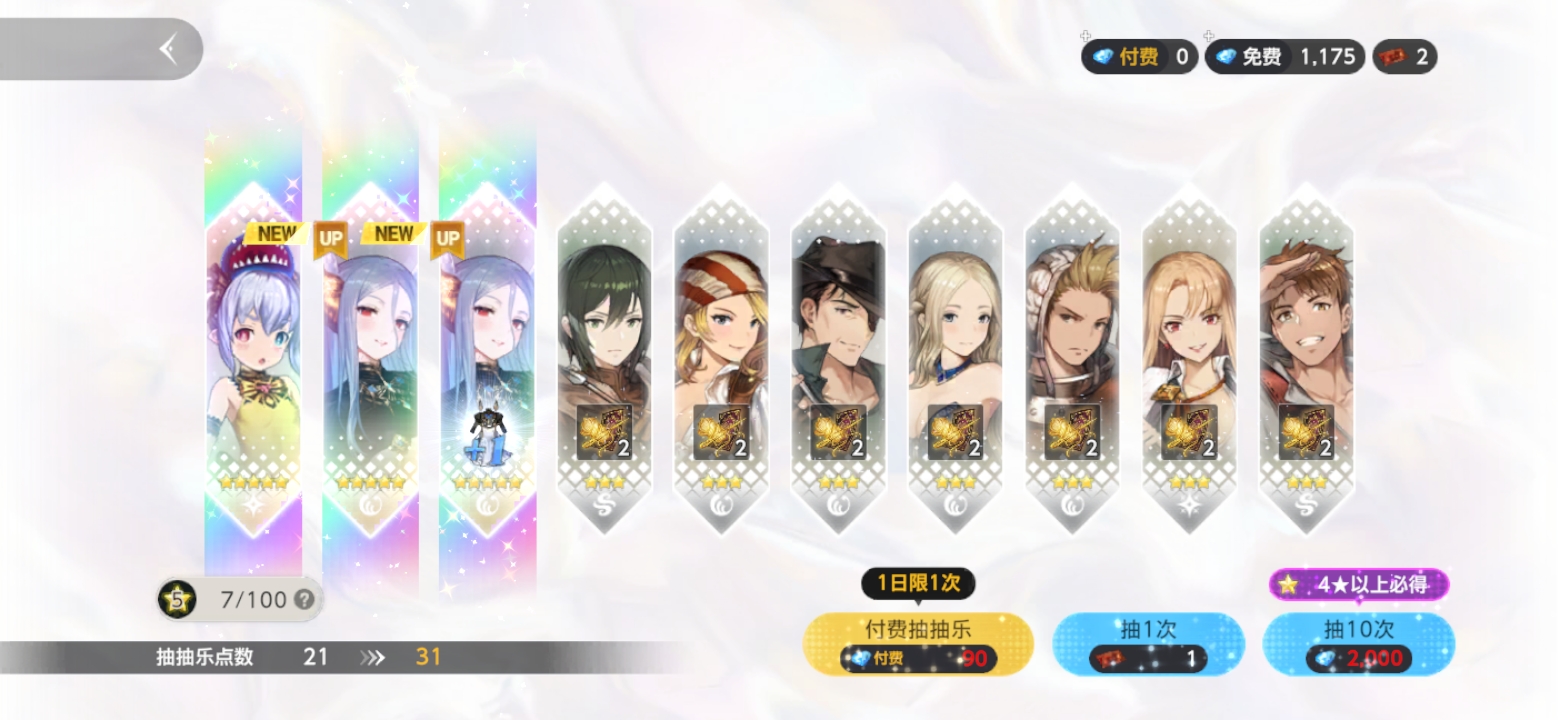The image size is (1560, 720).
Task: Select the spiky blonde-haired man card
Action: coord(1072,360)
